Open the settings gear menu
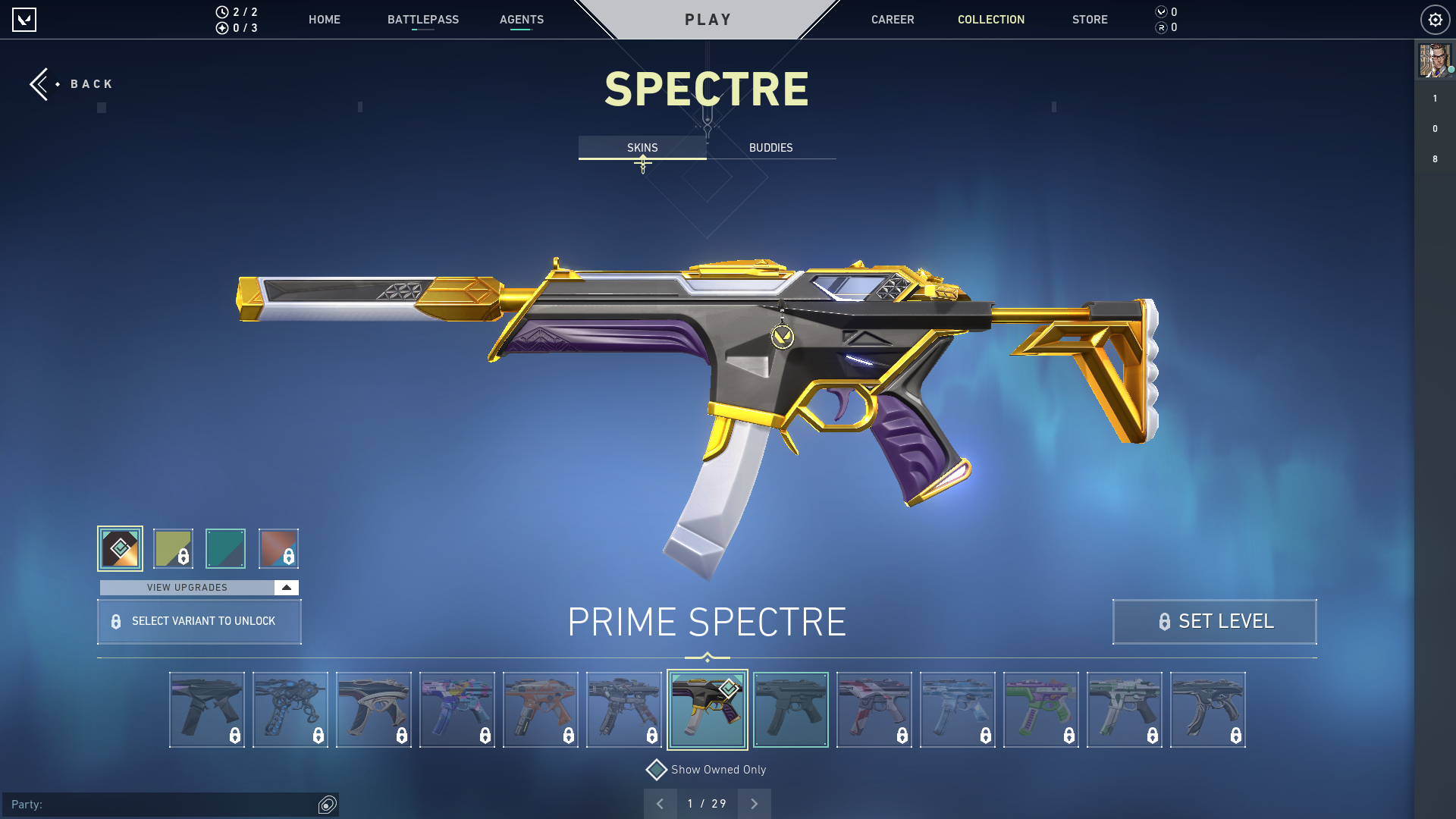The height and width of the screenshot is (819, 1456). click(x=1434, y=20)
